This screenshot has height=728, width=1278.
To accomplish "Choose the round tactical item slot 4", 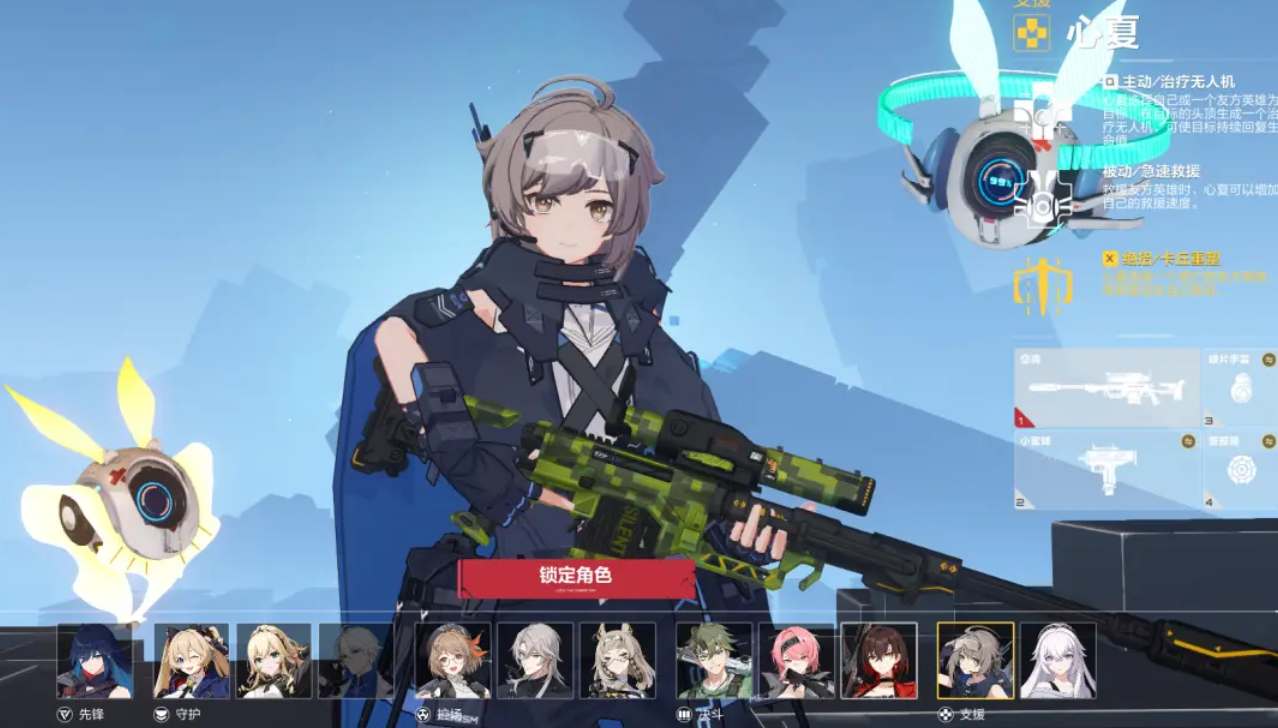I will tap(1240, 469).
